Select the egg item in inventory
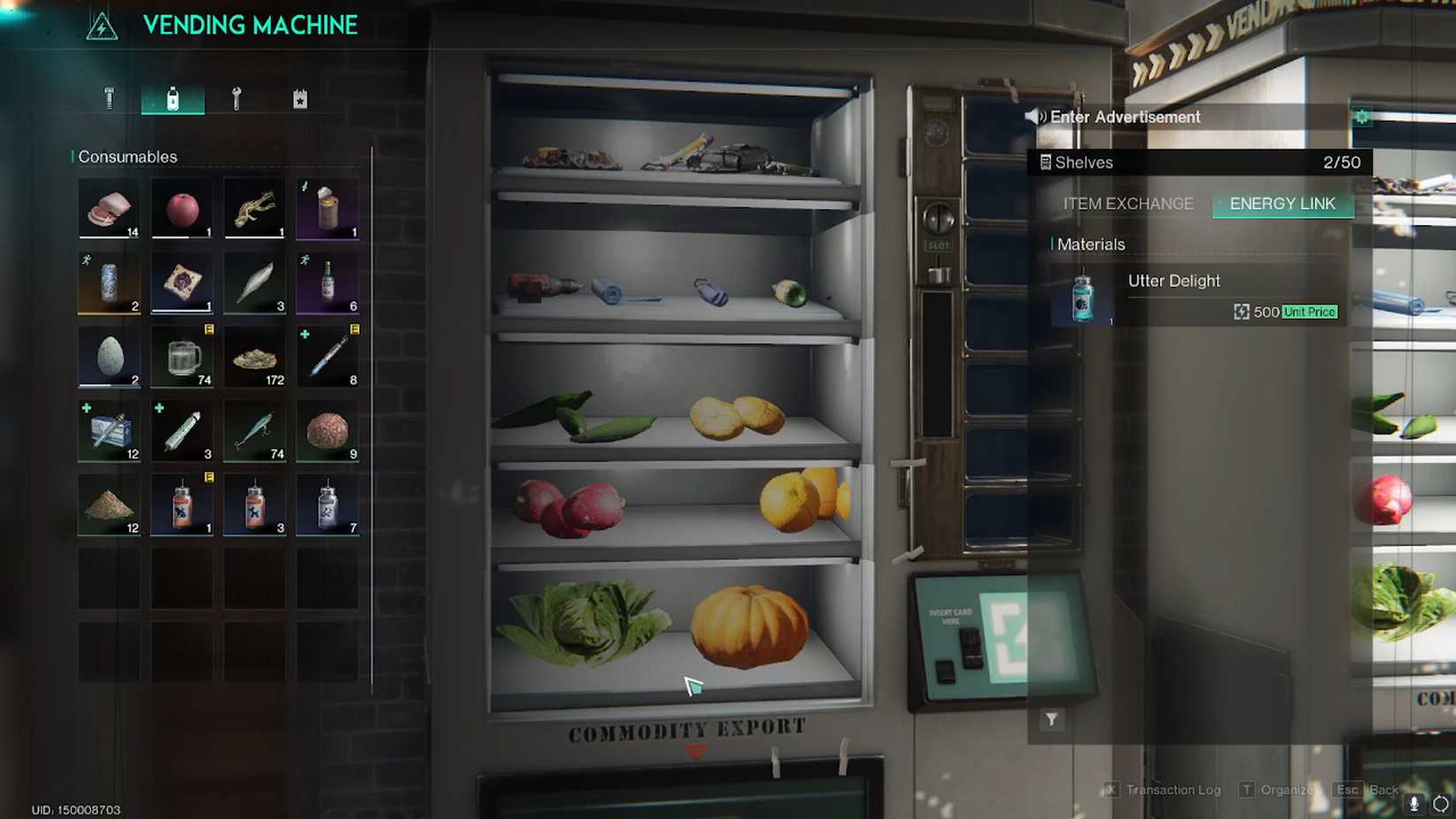Image resolution: width=1456 pixels, height=819 pixels. point(108,357)
